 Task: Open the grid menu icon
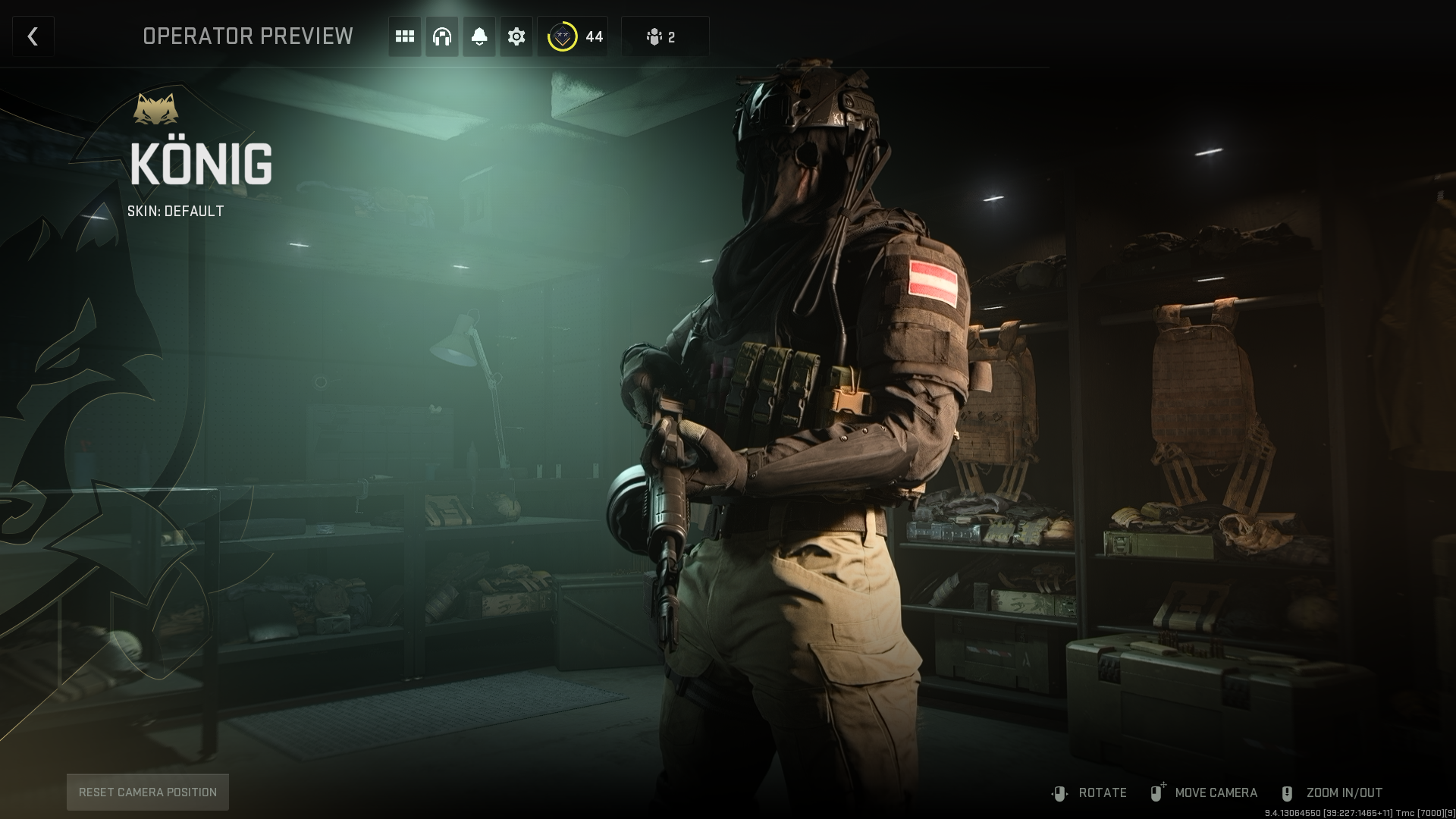coord(405,36)
